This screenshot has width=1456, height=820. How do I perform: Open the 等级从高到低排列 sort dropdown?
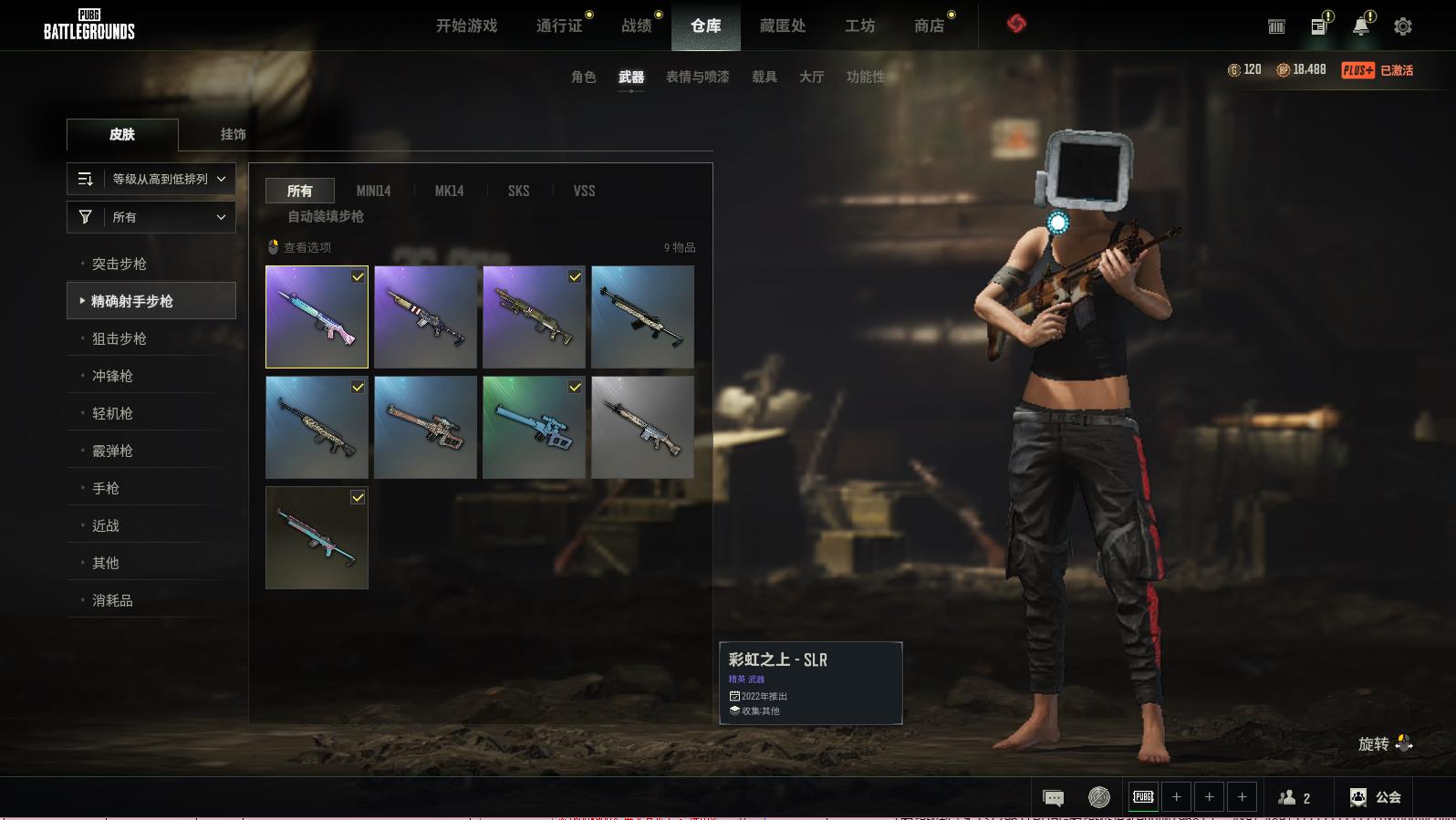tap(151, 179)
